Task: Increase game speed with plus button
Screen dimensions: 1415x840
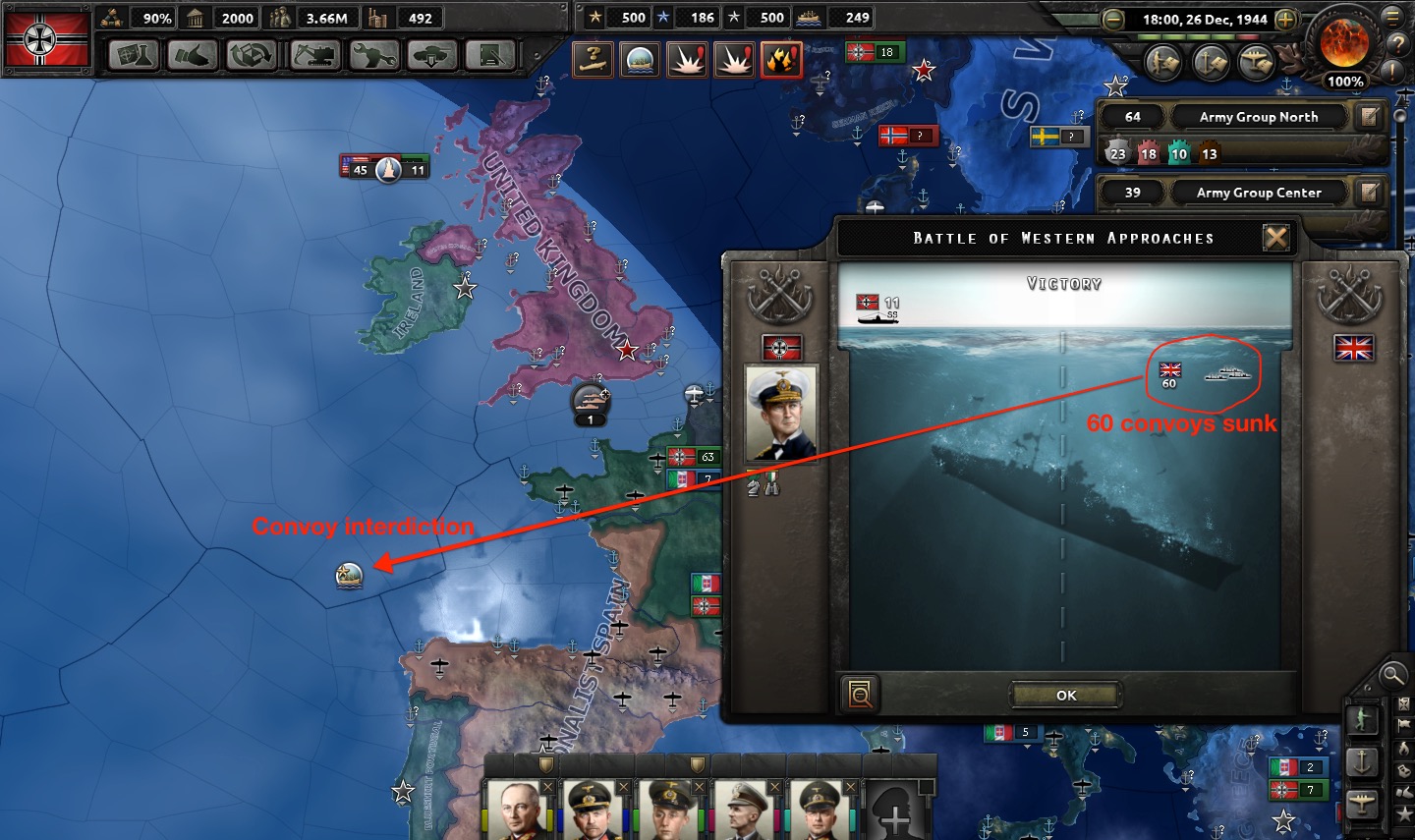Action: (x=1285, y=20)
